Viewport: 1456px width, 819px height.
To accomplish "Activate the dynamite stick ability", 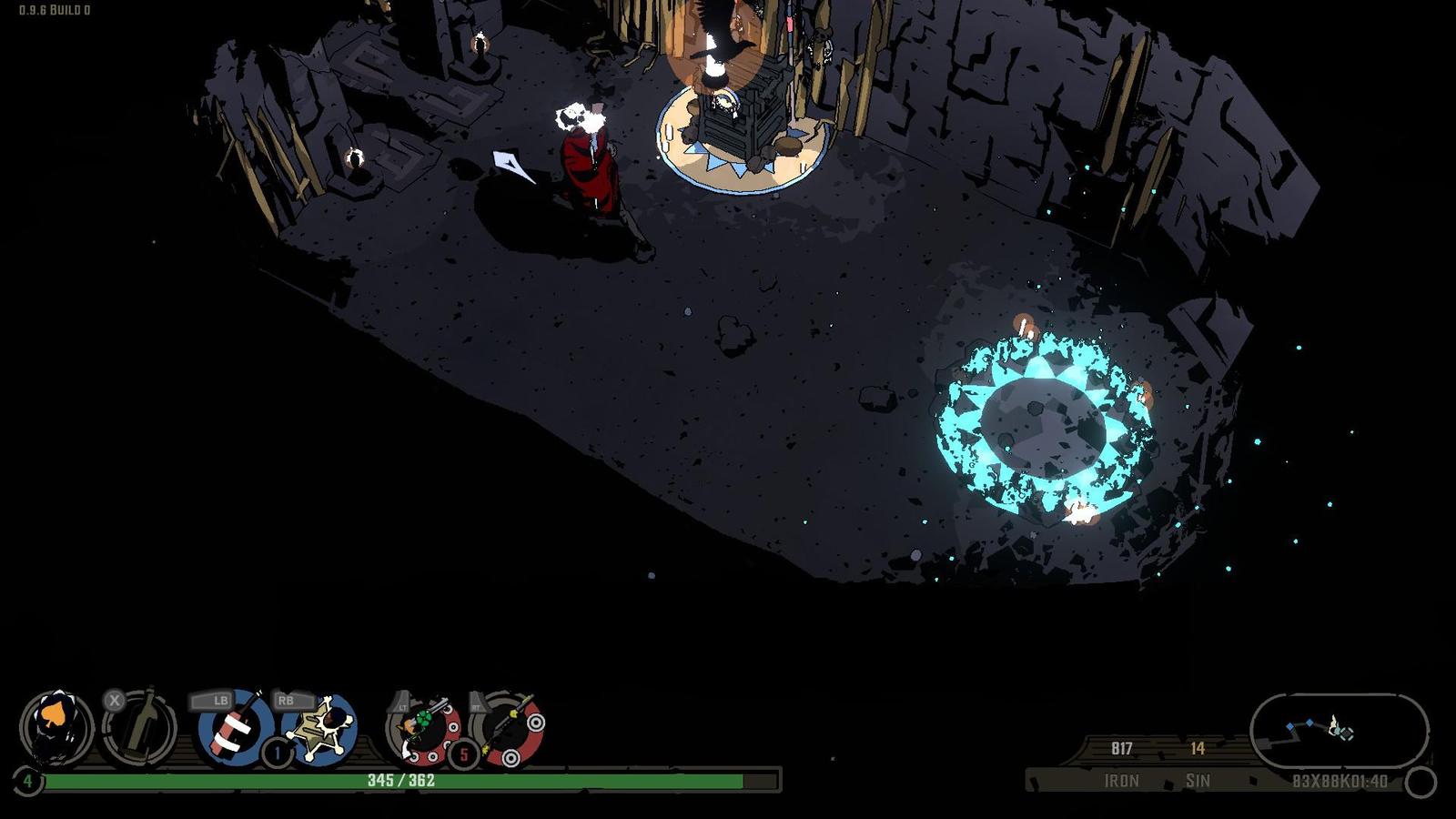I will tap(235, 726).
